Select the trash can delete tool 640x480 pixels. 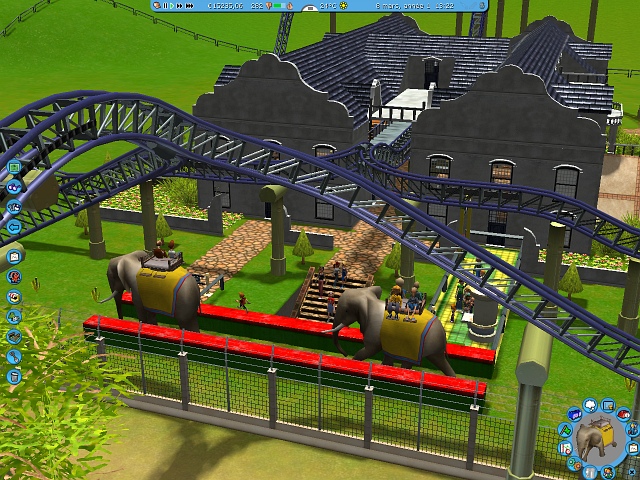point(15,376)
